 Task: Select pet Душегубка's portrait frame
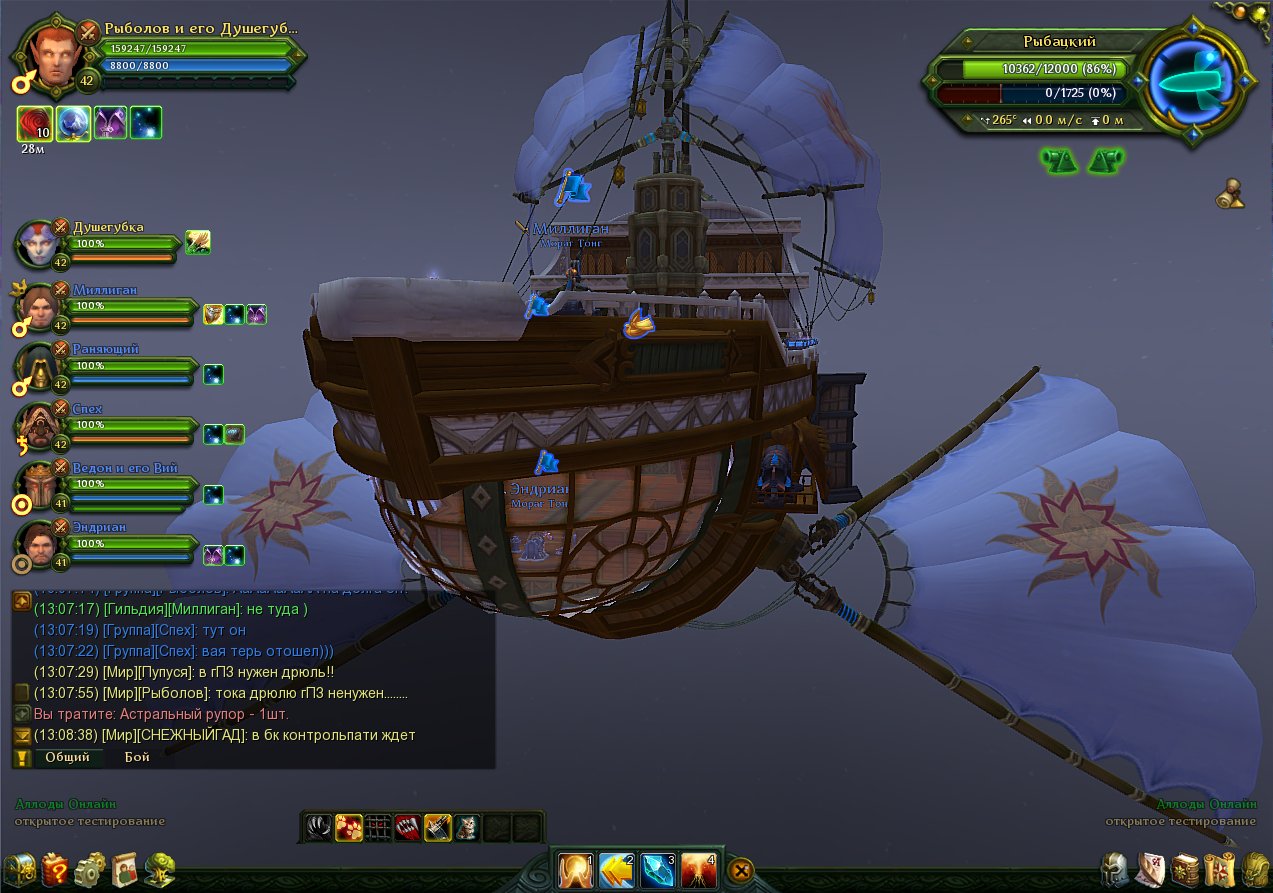point(38,244)
